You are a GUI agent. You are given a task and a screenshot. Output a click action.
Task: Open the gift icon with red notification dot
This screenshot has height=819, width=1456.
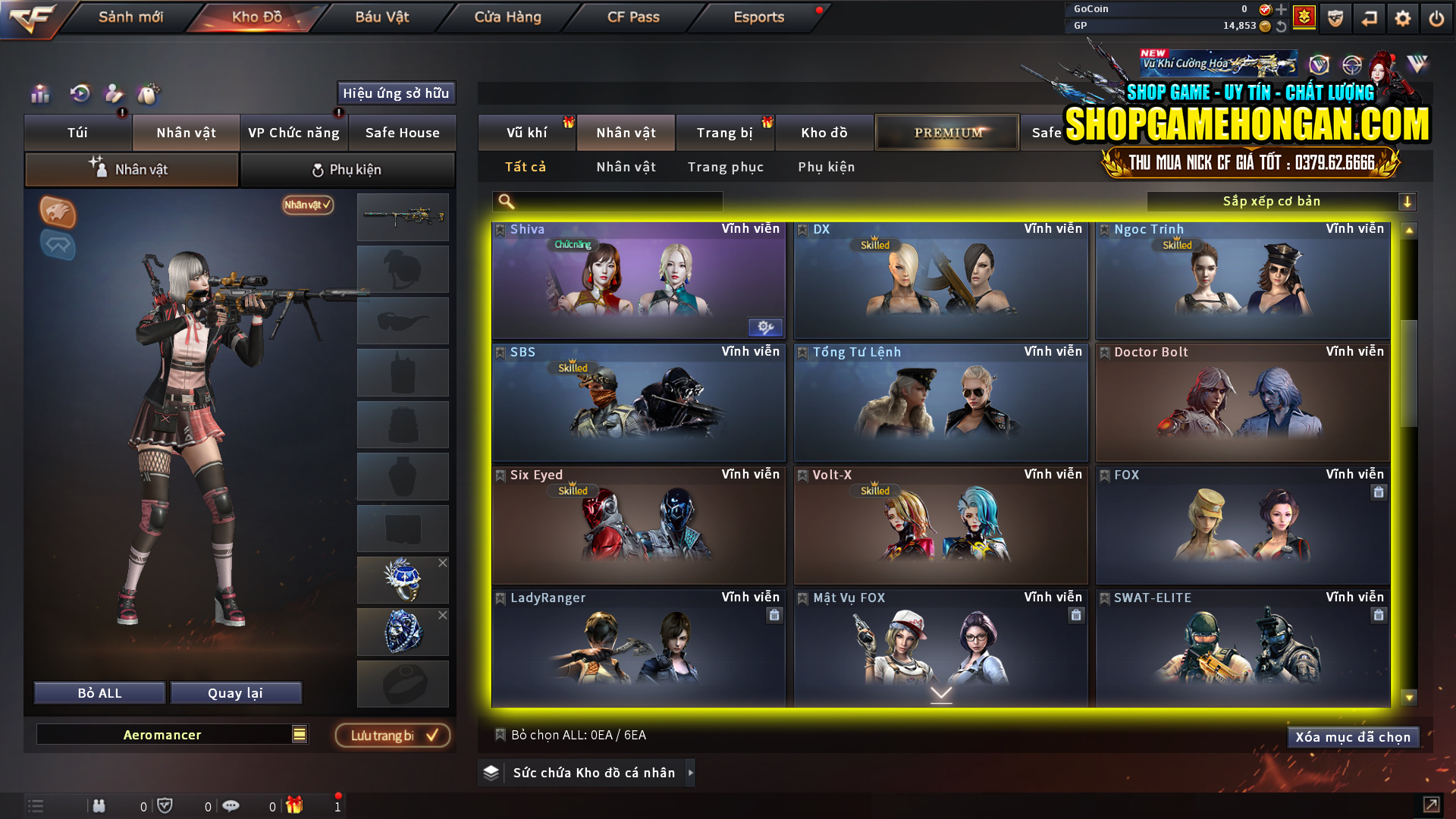point(294,806)
